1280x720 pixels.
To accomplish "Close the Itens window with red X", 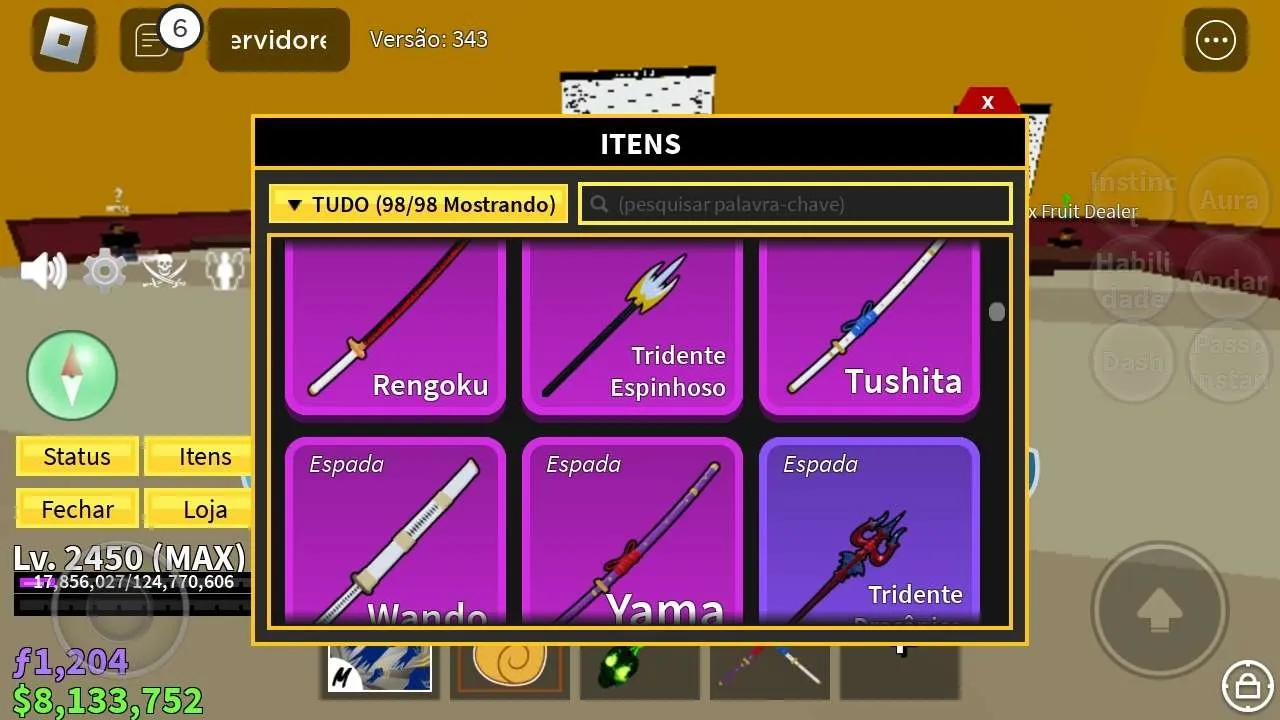I will coord(987,102).
